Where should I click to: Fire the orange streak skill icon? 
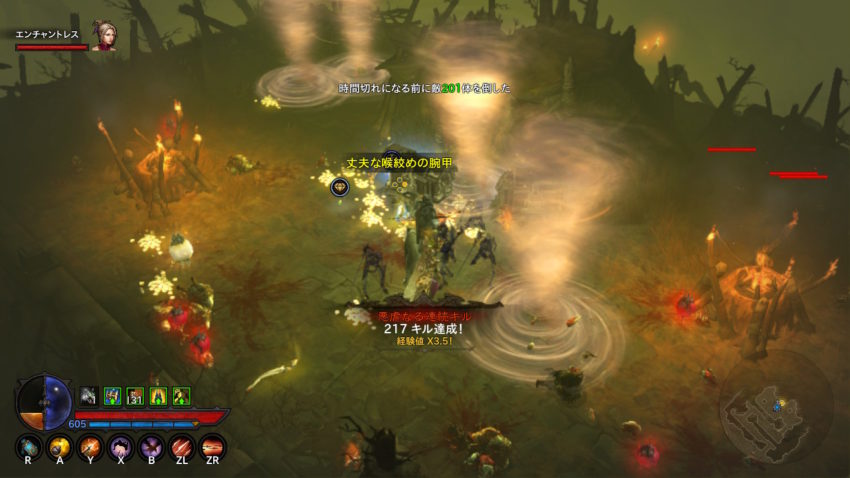pyautogui.click(x=213, y=447)
